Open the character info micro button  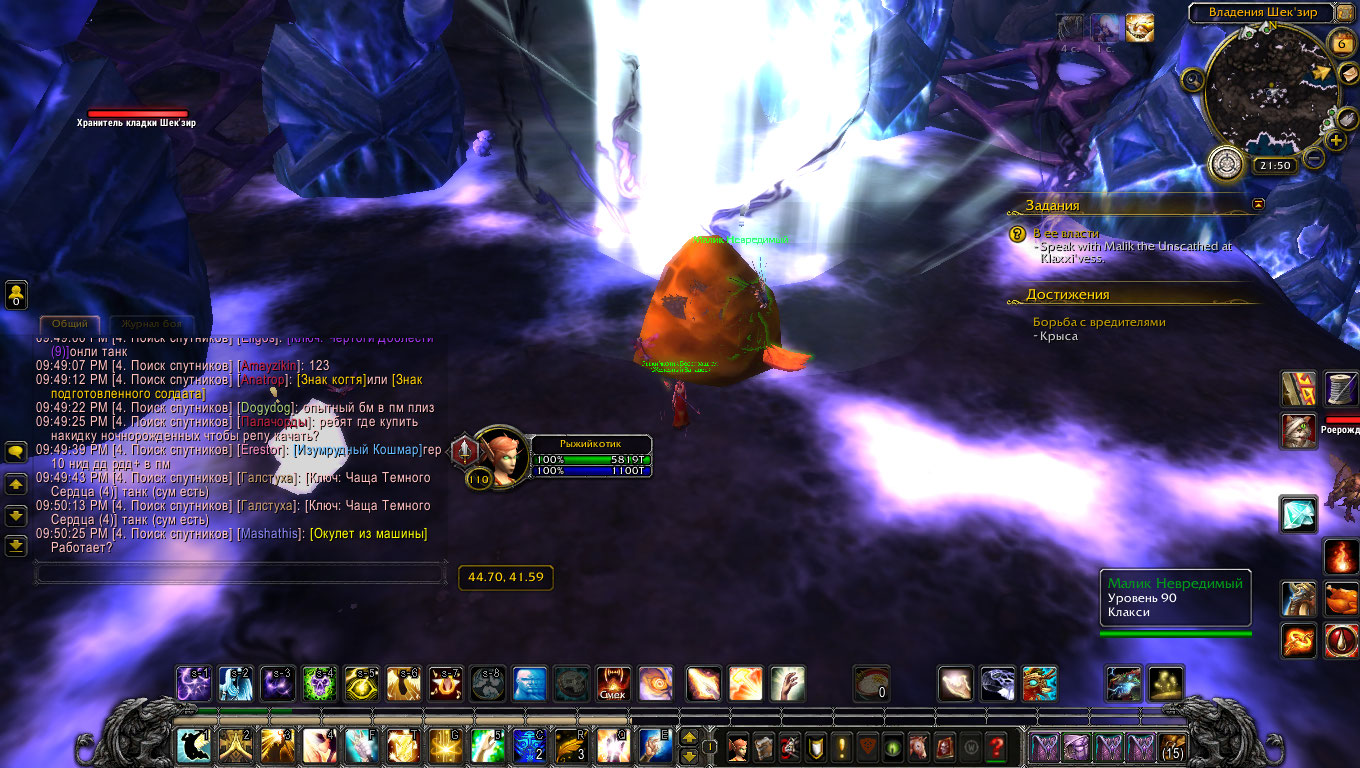point(738,746)
